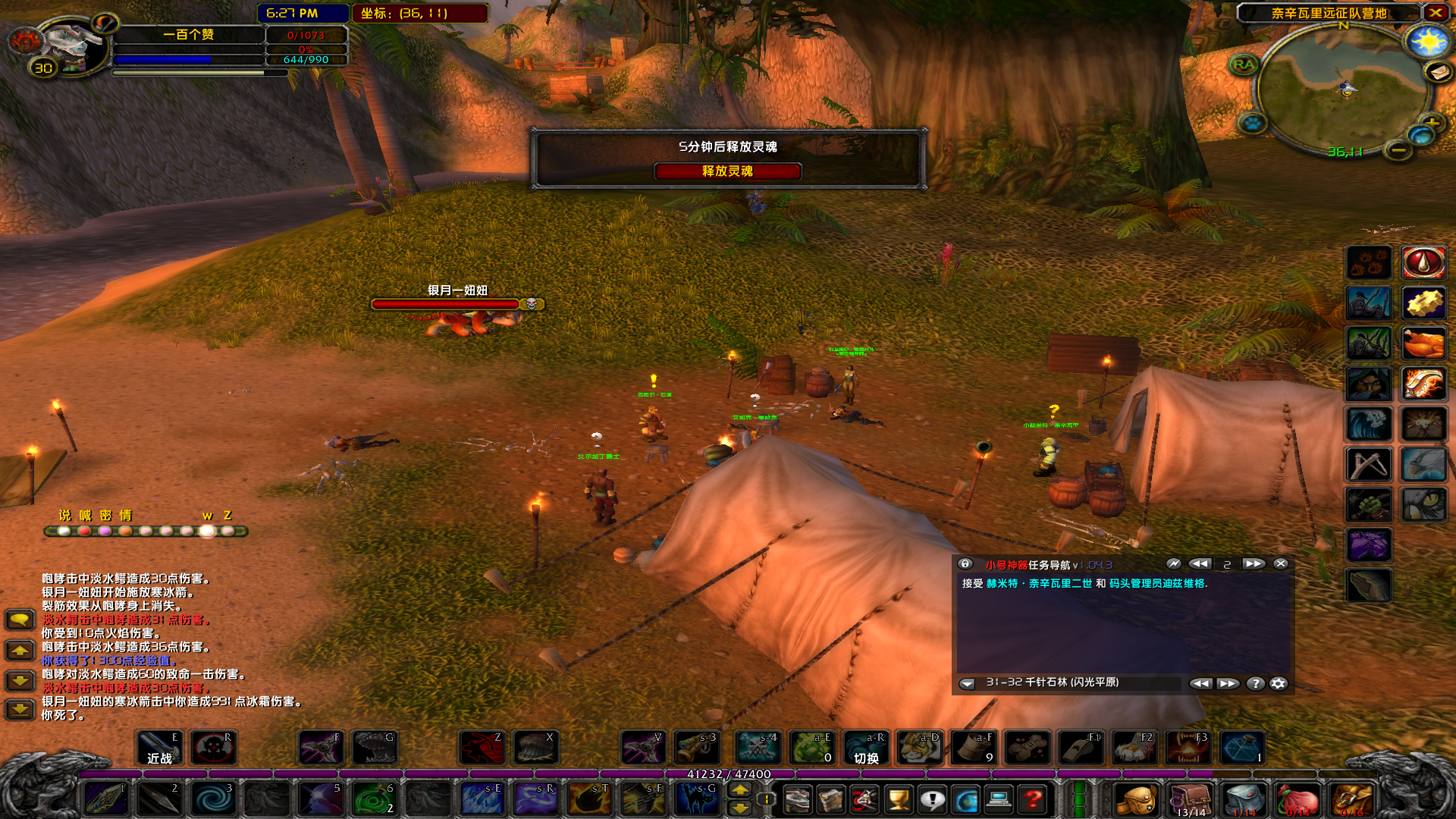Activate the 近战 melee attack slot
Screen dimensions: 1456x819
tap(159, 748)
